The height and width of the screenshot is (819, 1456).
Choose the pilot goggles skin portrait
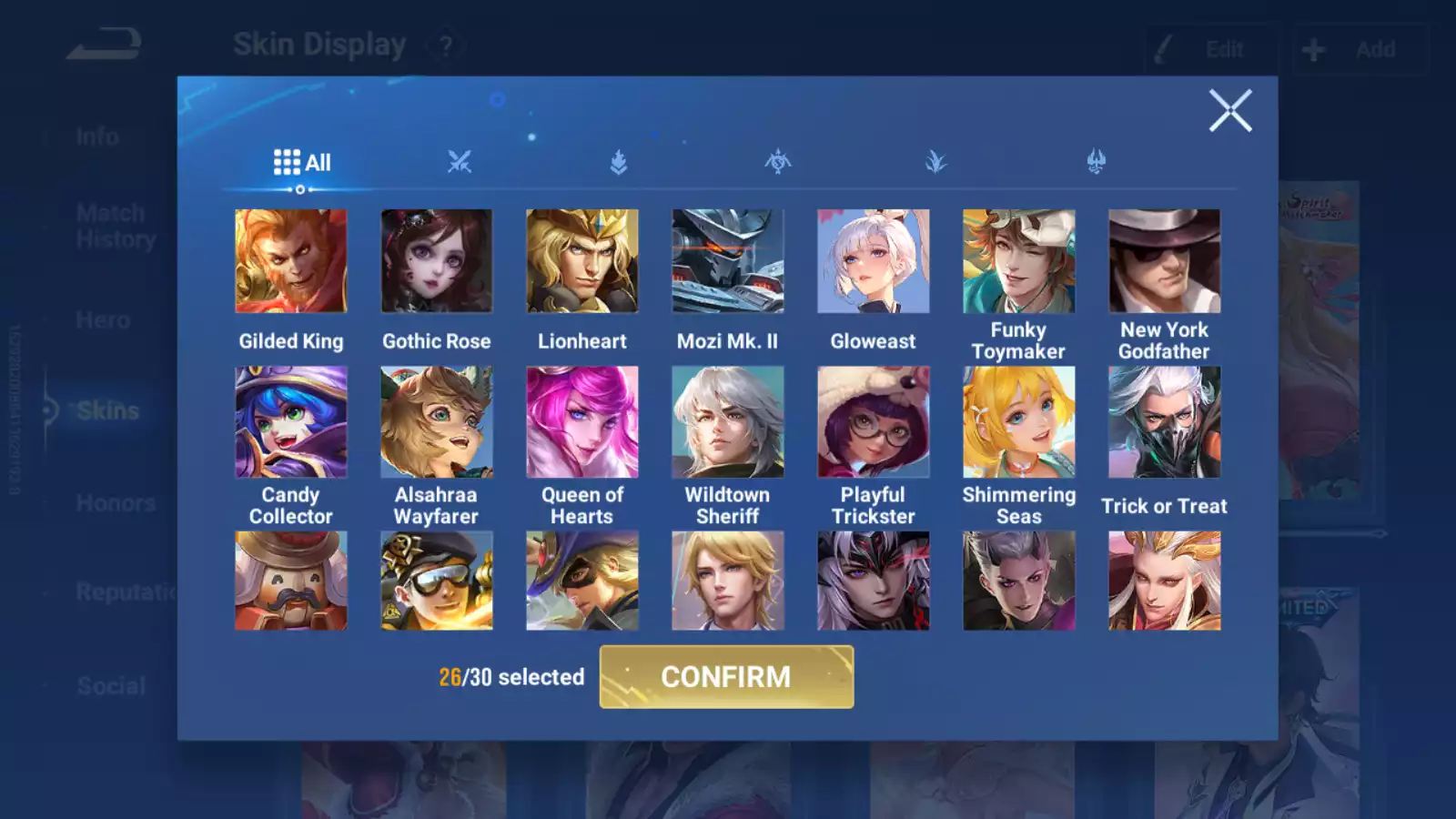coord(437,581)
